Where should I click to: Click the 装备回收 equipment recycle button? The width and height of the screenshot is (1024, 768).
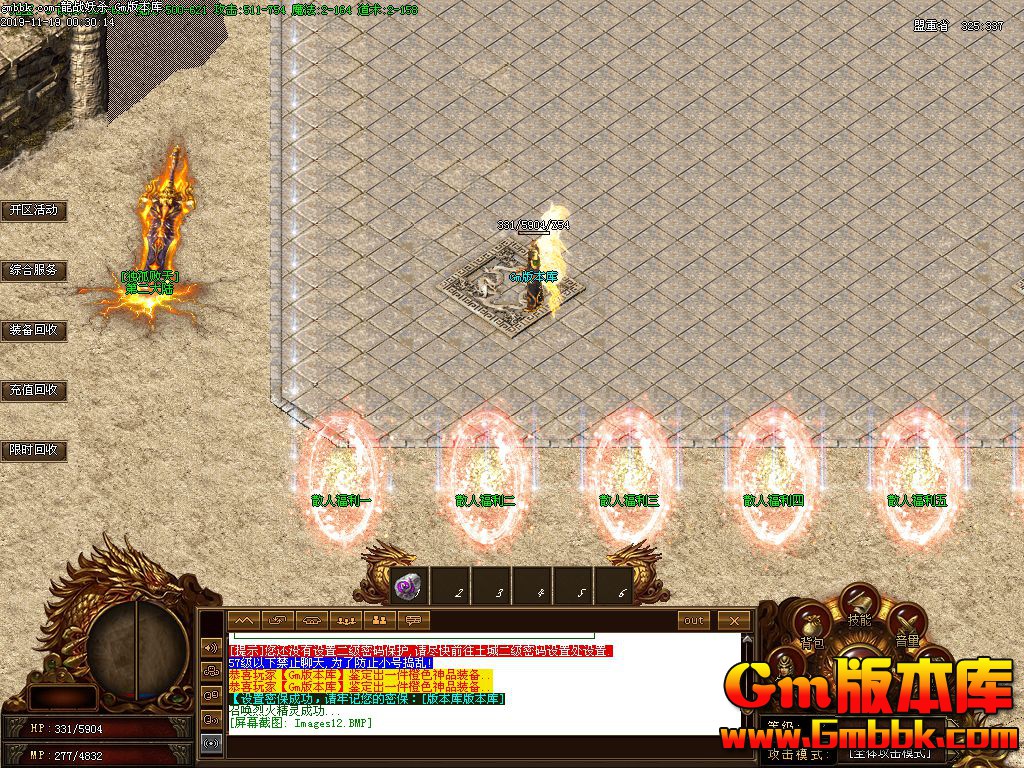click(33, 330)
